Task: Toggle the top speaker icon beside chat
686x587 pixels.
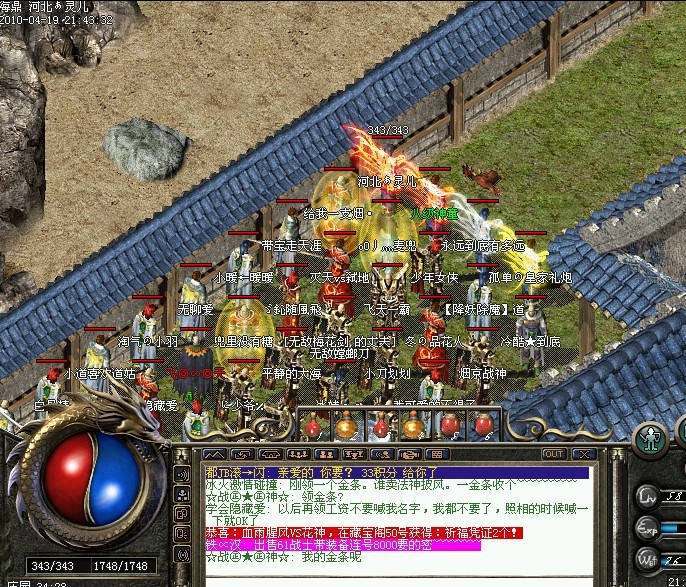Action: (x=183, y=474)
